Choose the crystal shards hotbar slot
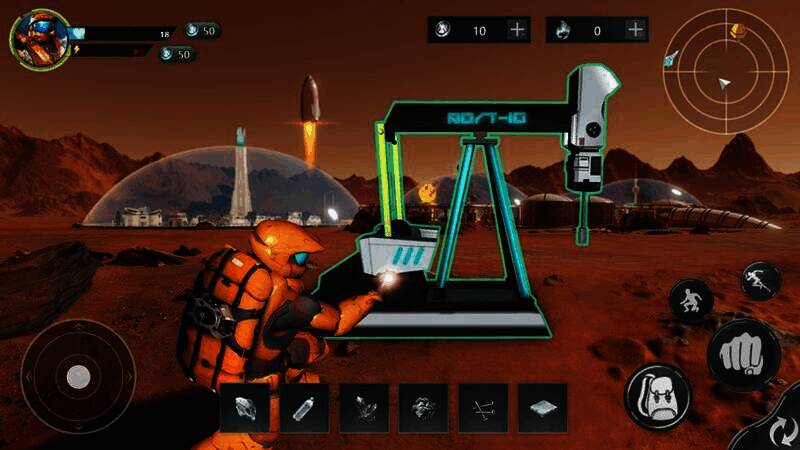The width and height of the screenshot is (800, 450). tap(364, 408)
